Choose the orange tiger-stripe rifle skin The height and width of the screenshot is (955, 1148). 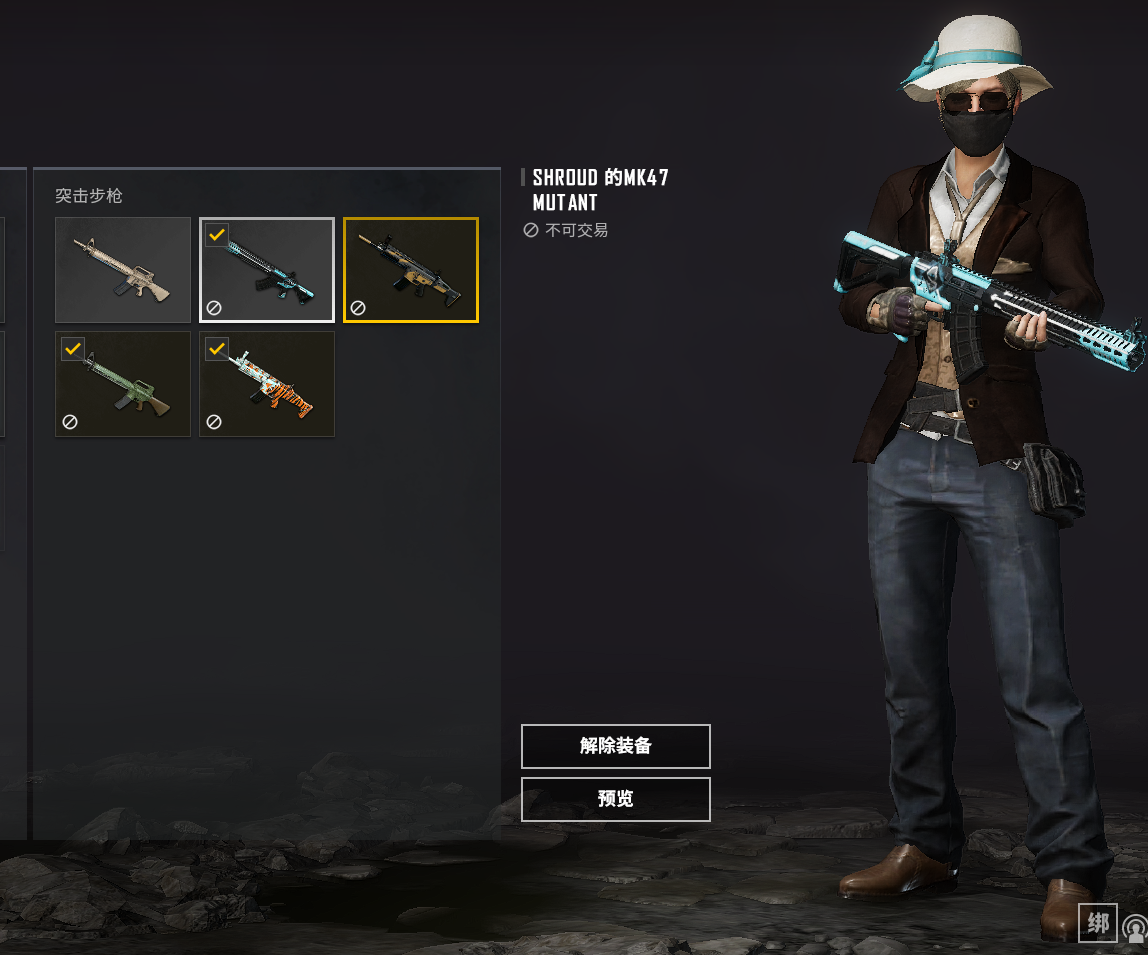pos(267,385)
